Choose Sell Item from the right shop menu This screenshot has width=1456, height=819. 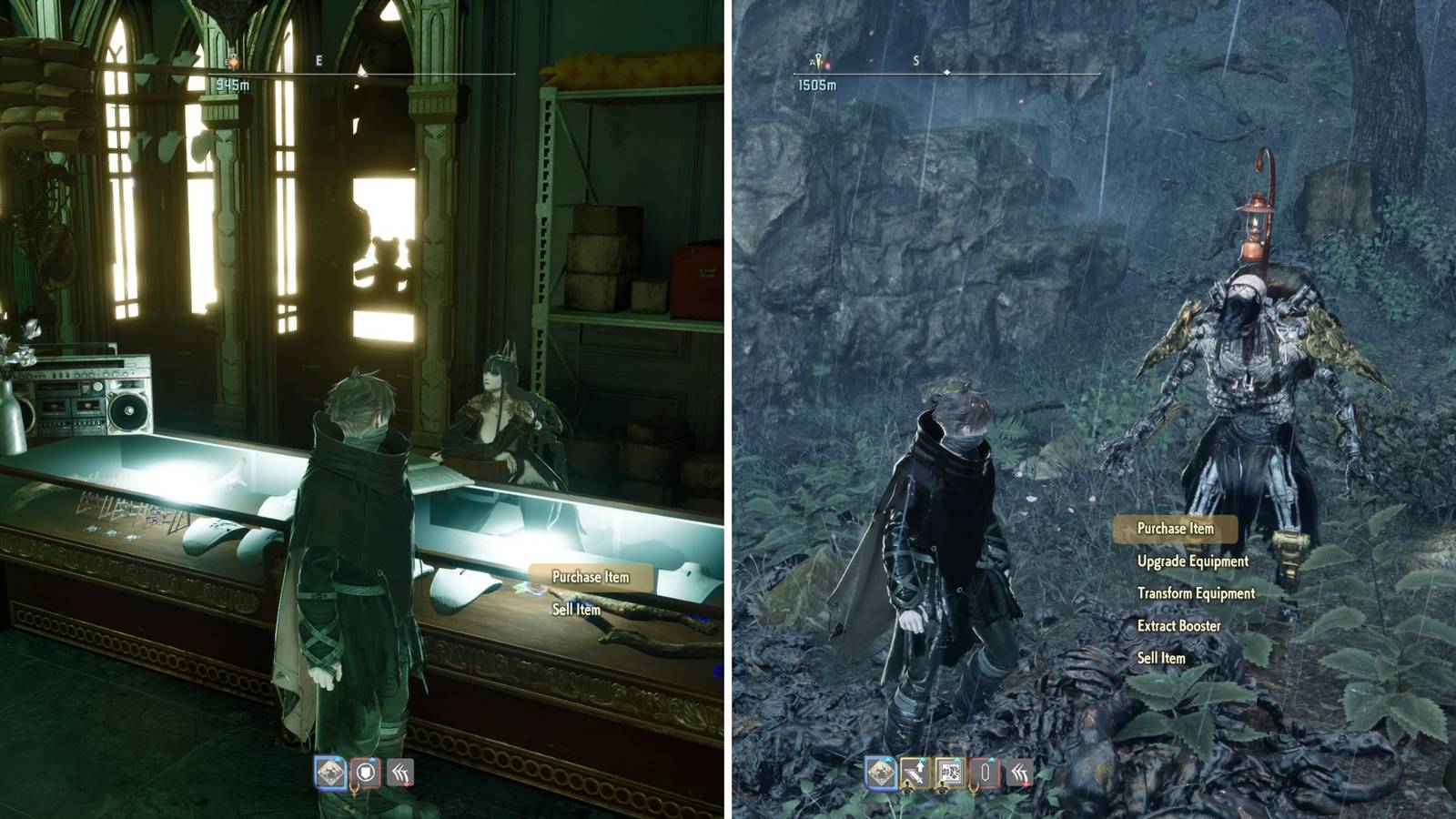pyautogui.click(x=1163, y=657)
